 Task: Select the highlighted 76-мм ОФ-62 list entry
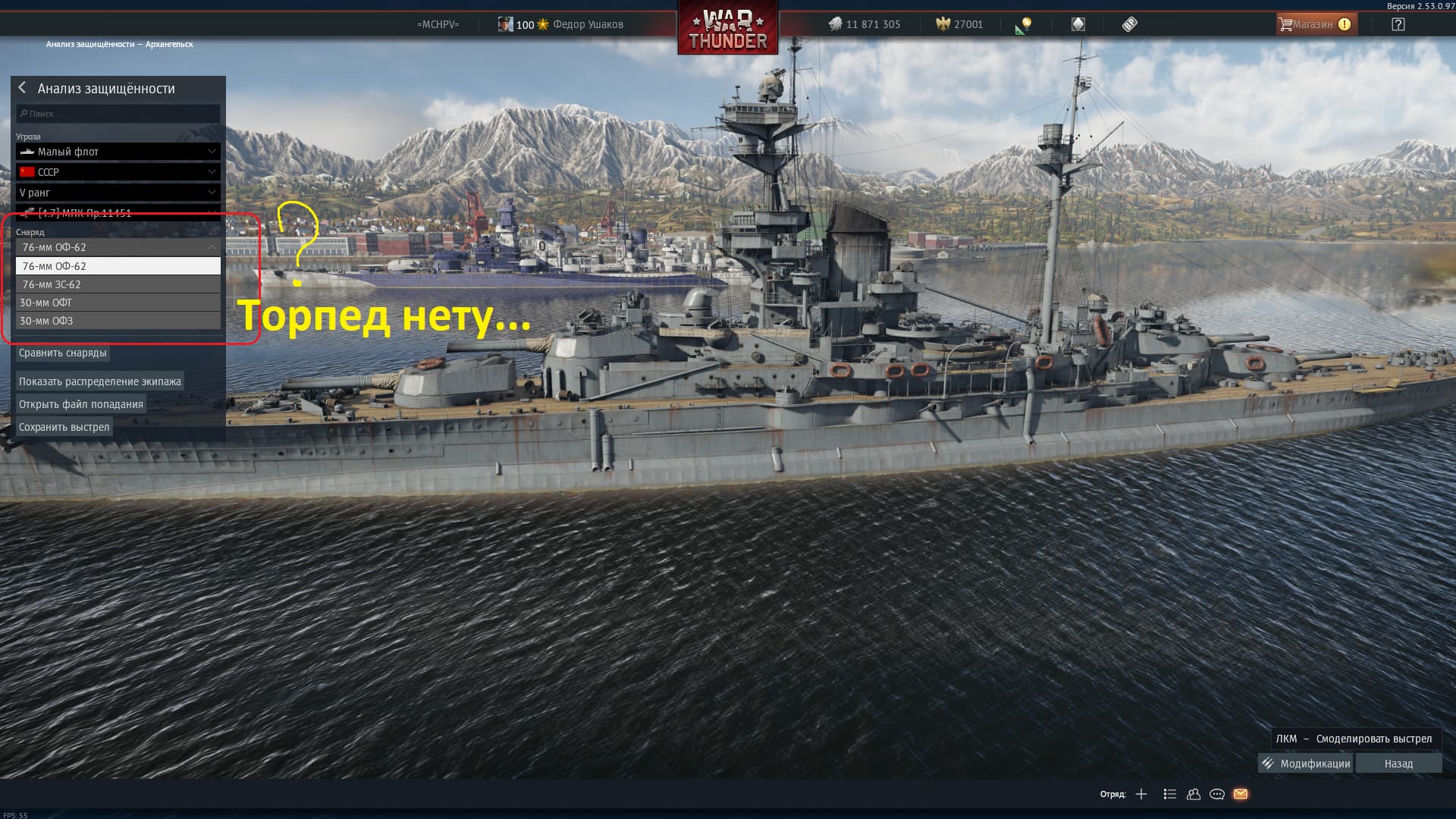click(x=118, y=266)
